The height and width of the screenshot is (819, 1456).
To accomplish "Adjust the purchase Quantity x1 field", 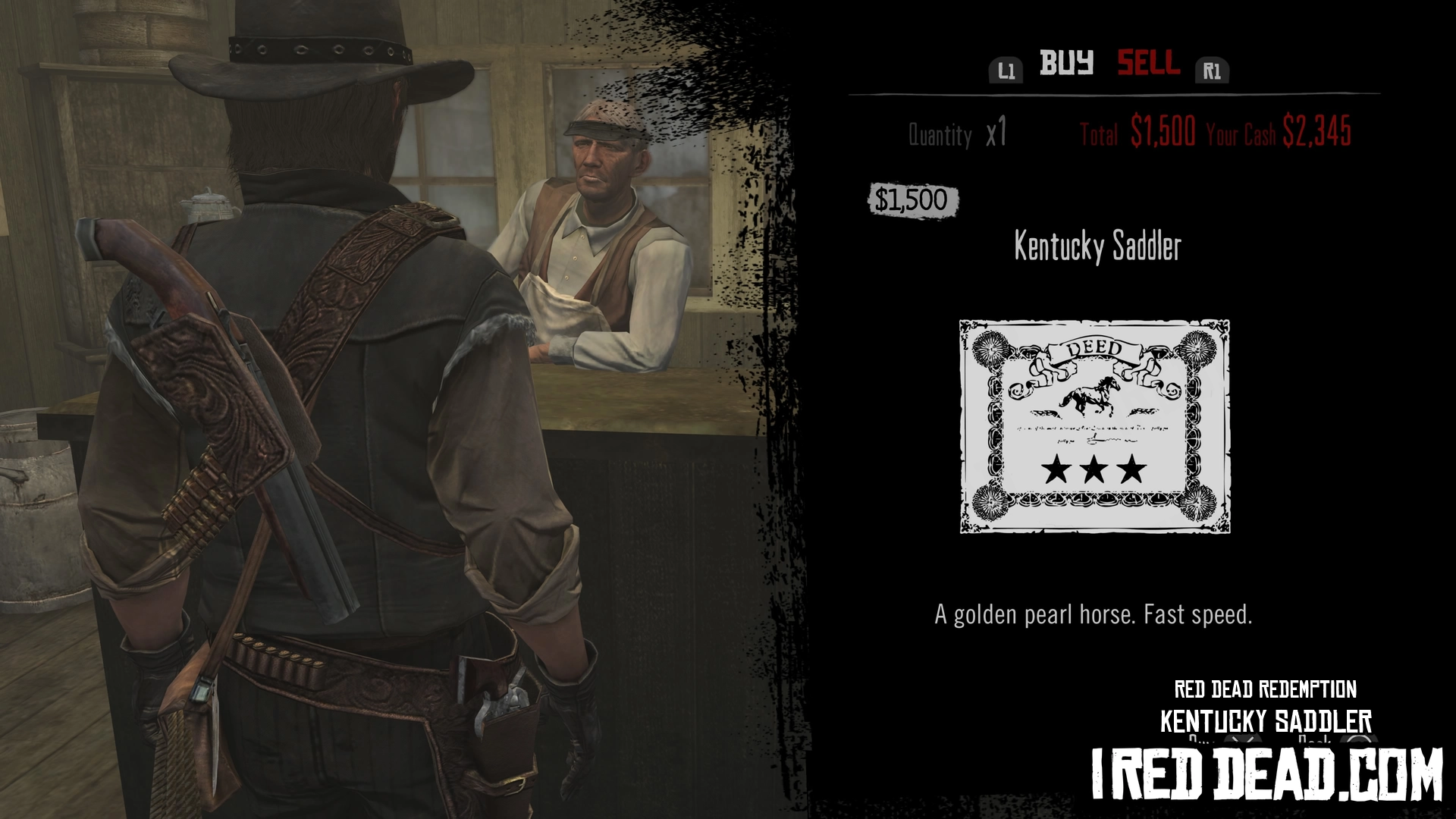I will coord(958,135).
